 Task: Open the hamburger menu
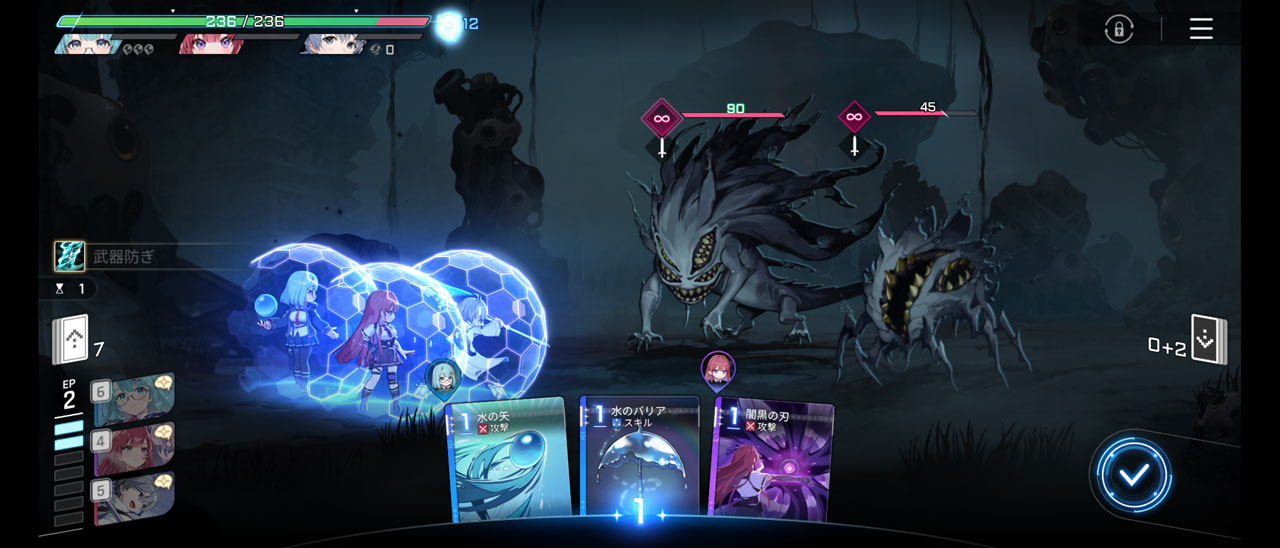click(x=1201, y=29)
